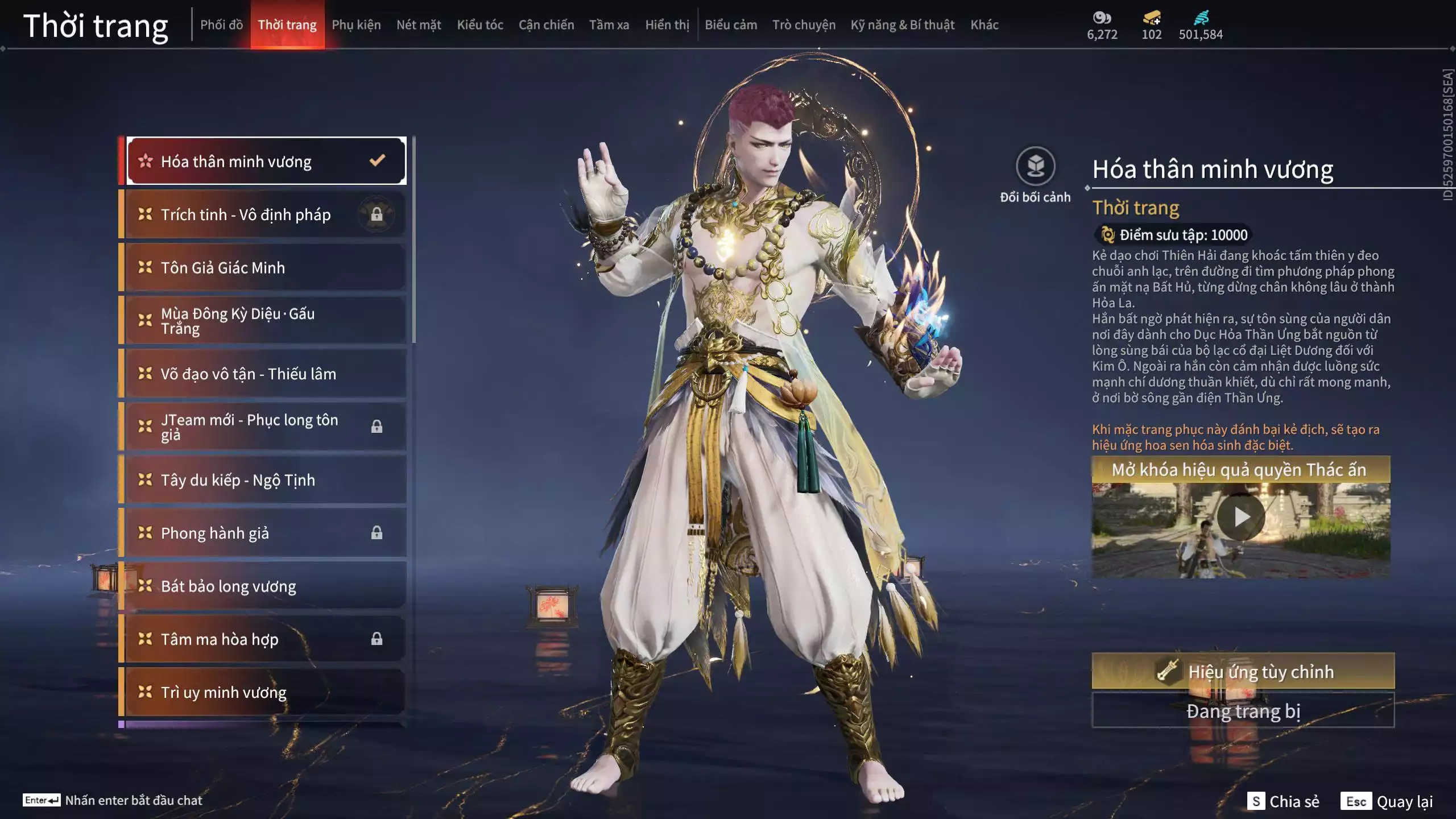The height and width of the screenshot is (819, 1456).
Task: Share the outfit with Chia sẻ
Action: click(1283, 801)
